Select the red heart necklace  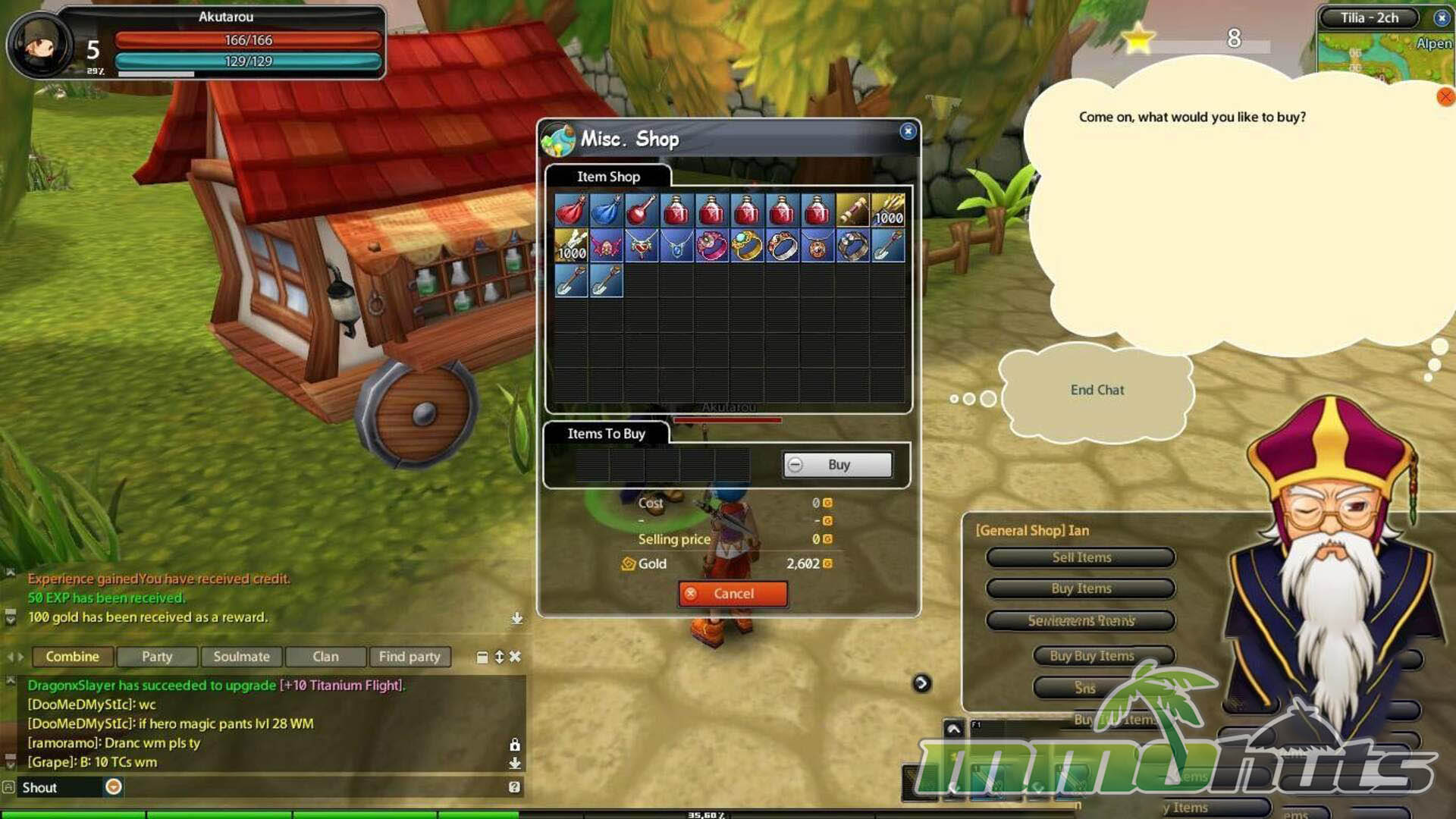pos(642,246)
